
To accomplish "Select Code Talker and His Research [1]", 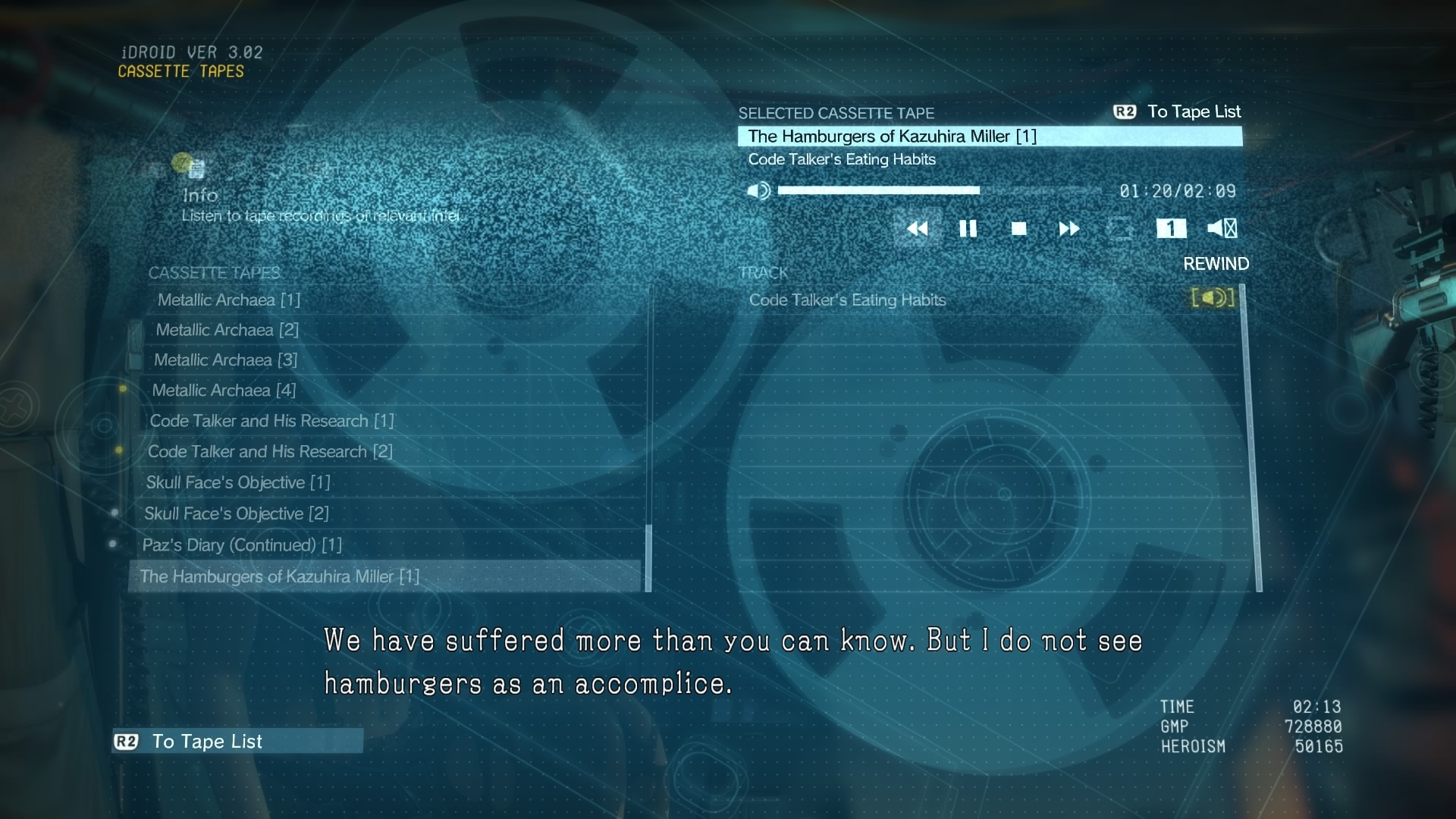I will tap(271, 421).
